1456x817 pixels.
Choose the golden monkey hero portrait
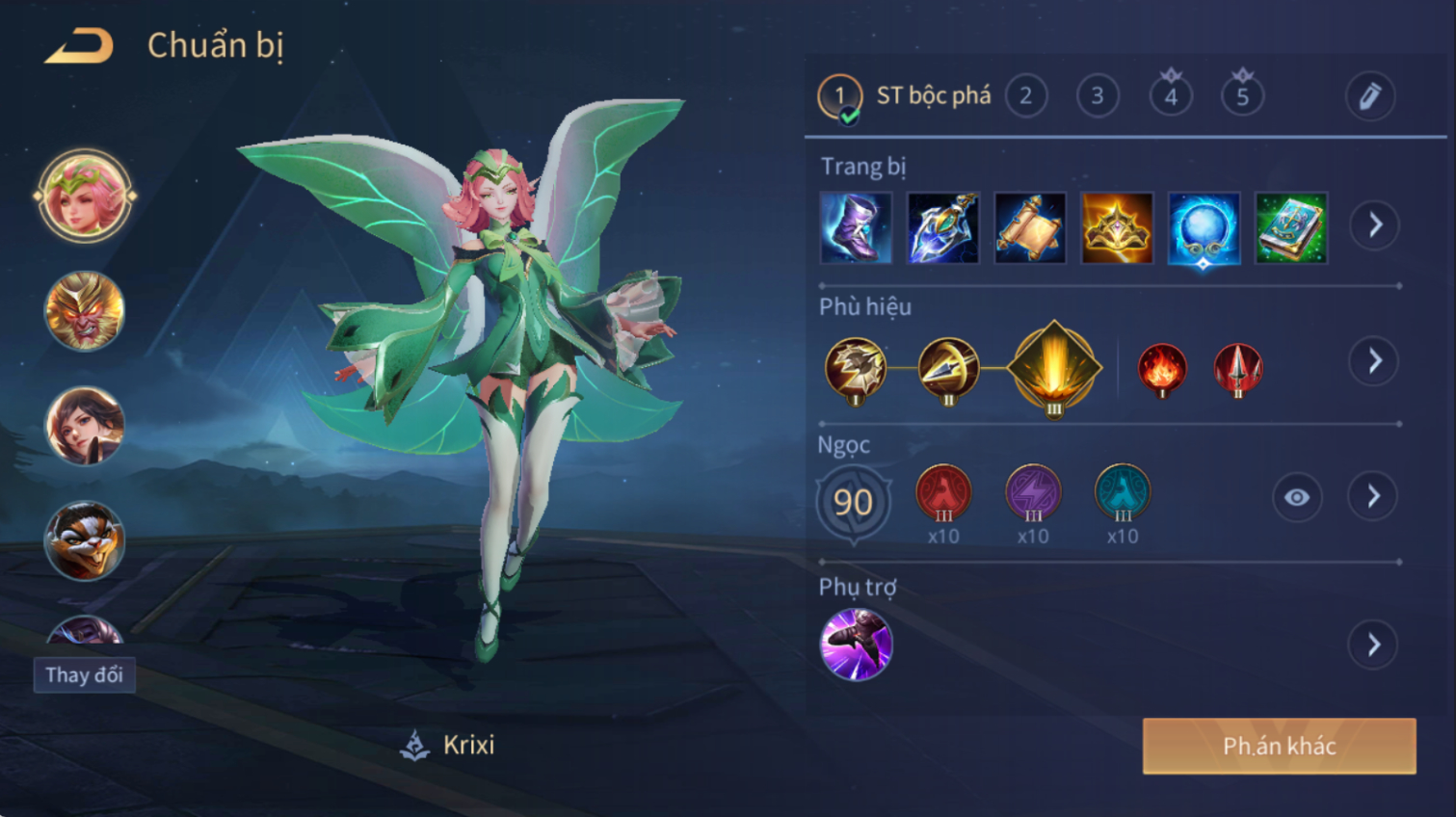click(x=85, y=311)
